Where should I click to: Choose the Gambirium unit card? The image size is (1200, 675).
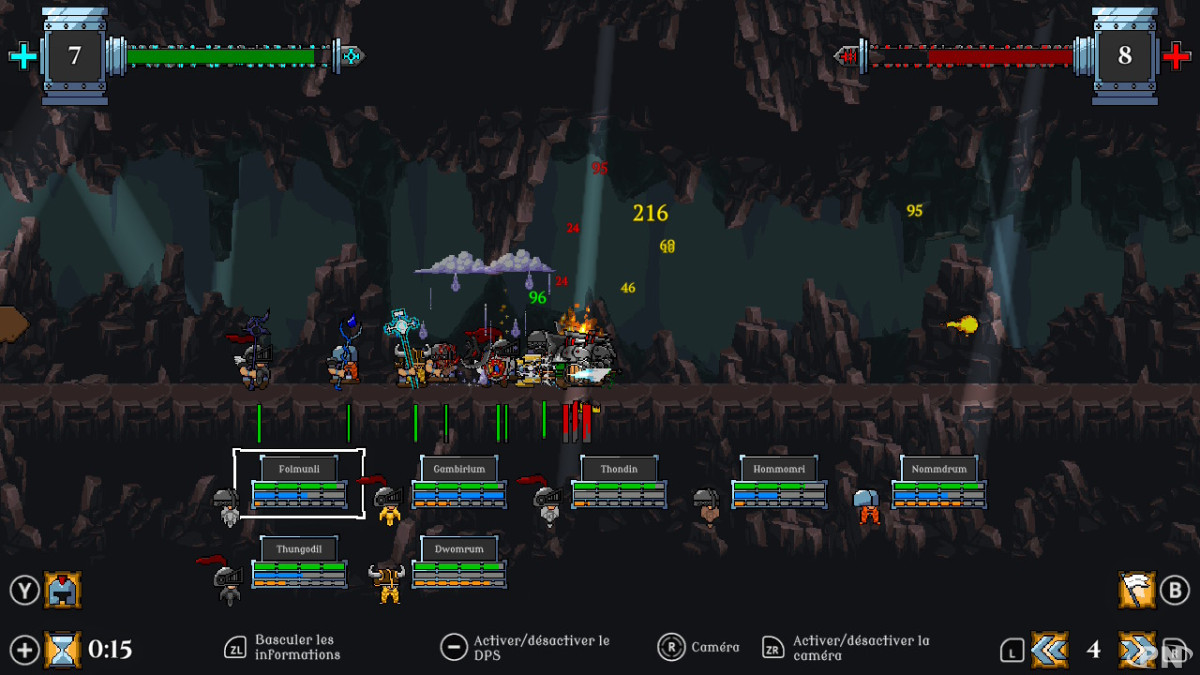coord(459,483)
